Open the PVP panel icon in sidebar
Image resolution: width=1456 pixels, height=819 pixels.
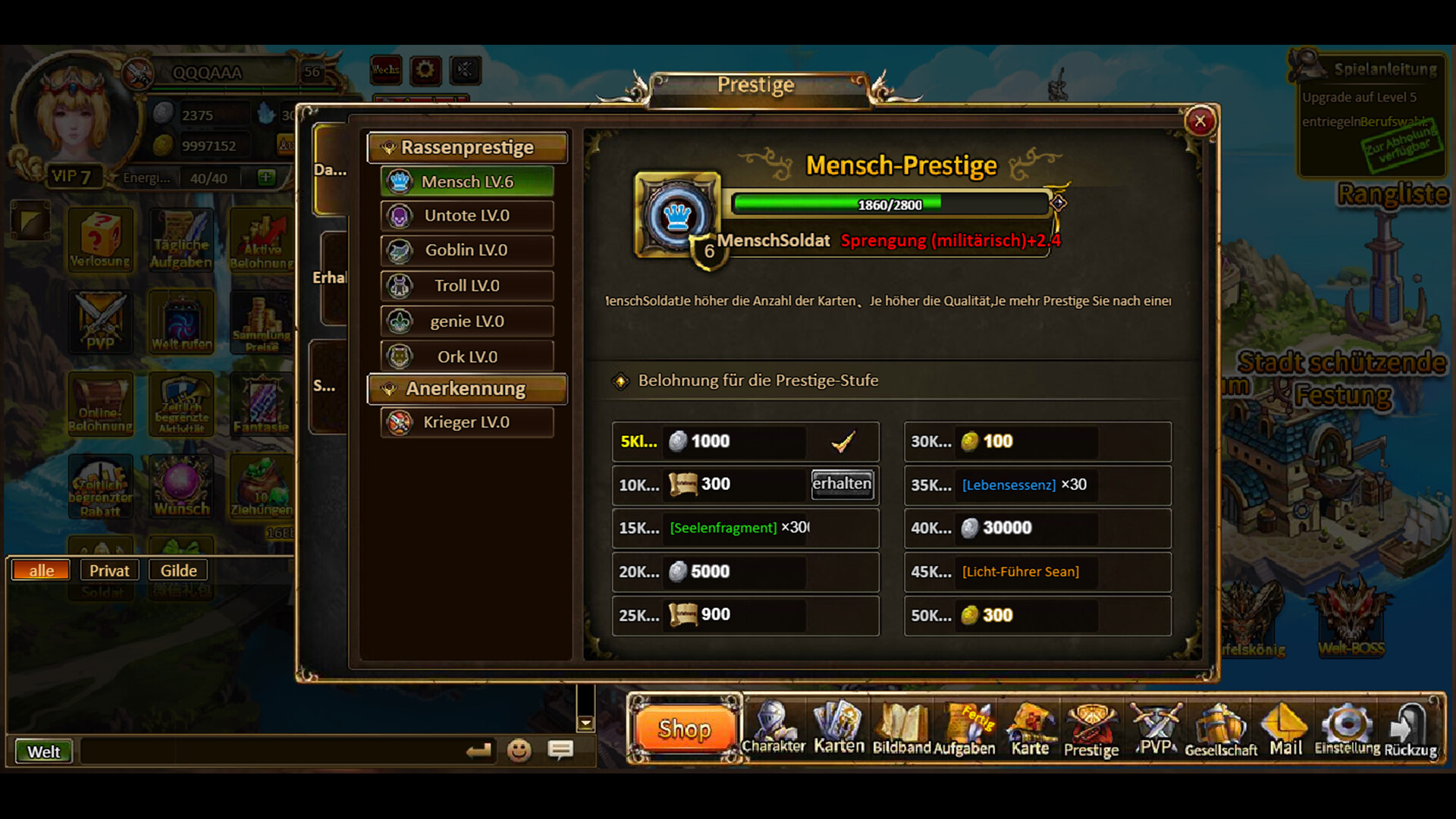101,322
